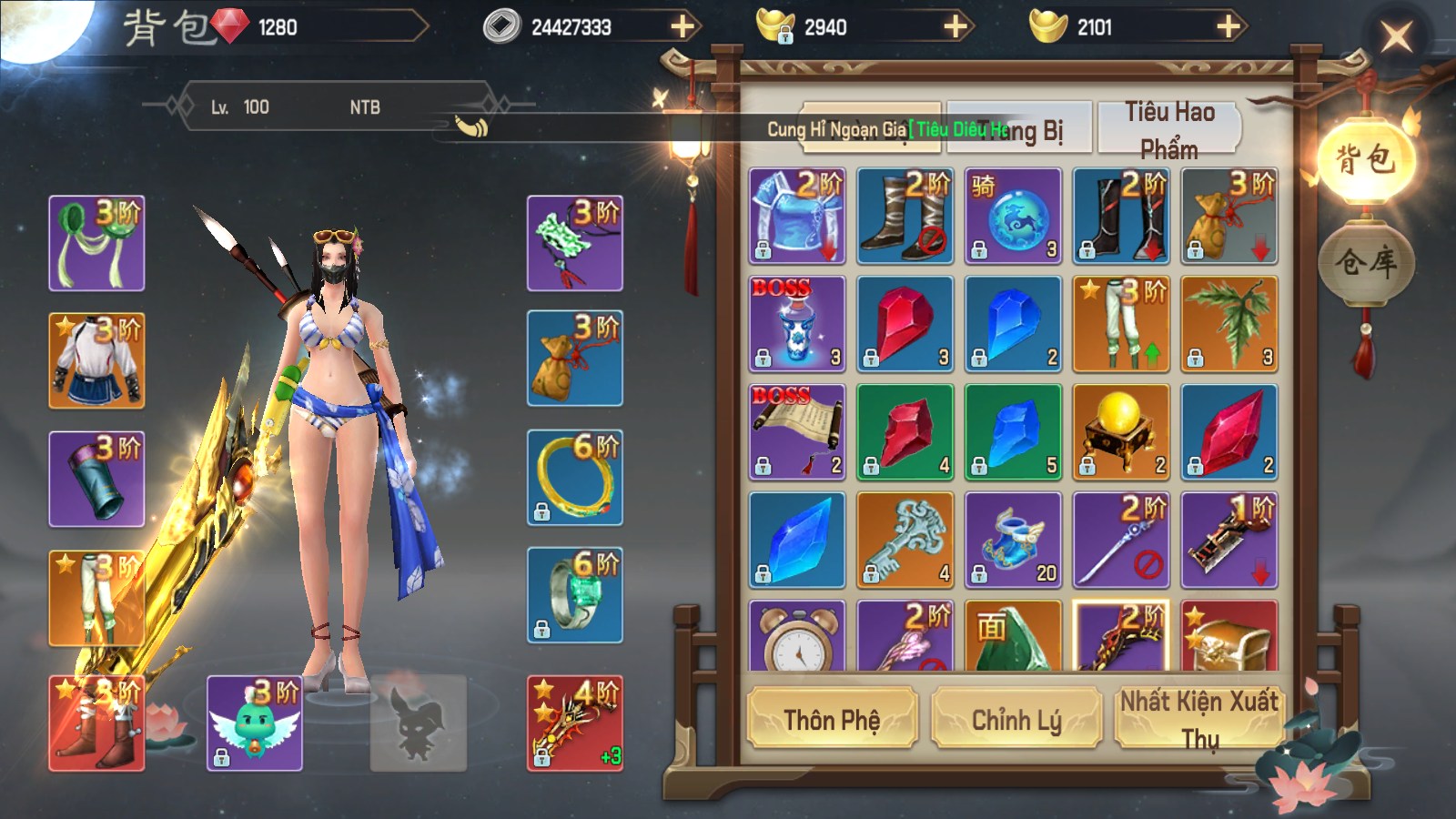Image resolution: width=1456 pixels, height=819 pixels.
Task: Select the equipped golden ring slot
Action: point(574,478)
